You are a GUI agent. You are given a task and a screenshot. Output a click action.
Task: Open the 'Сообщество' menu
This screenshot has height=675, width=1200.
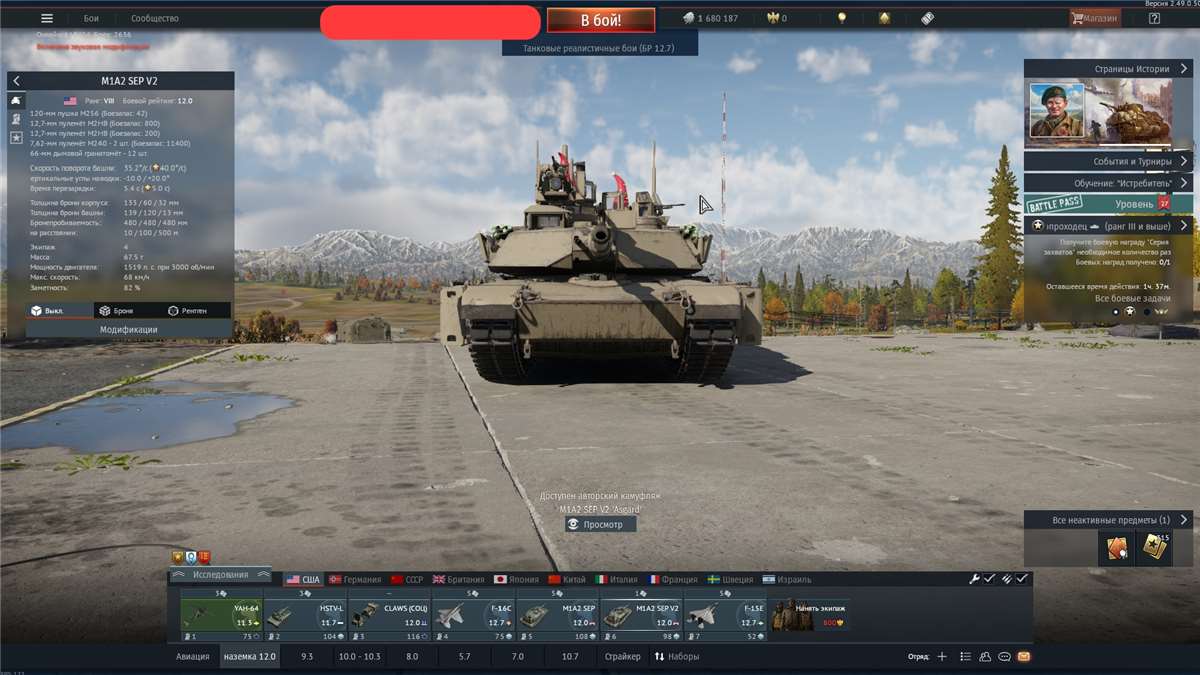pos(155,18)
